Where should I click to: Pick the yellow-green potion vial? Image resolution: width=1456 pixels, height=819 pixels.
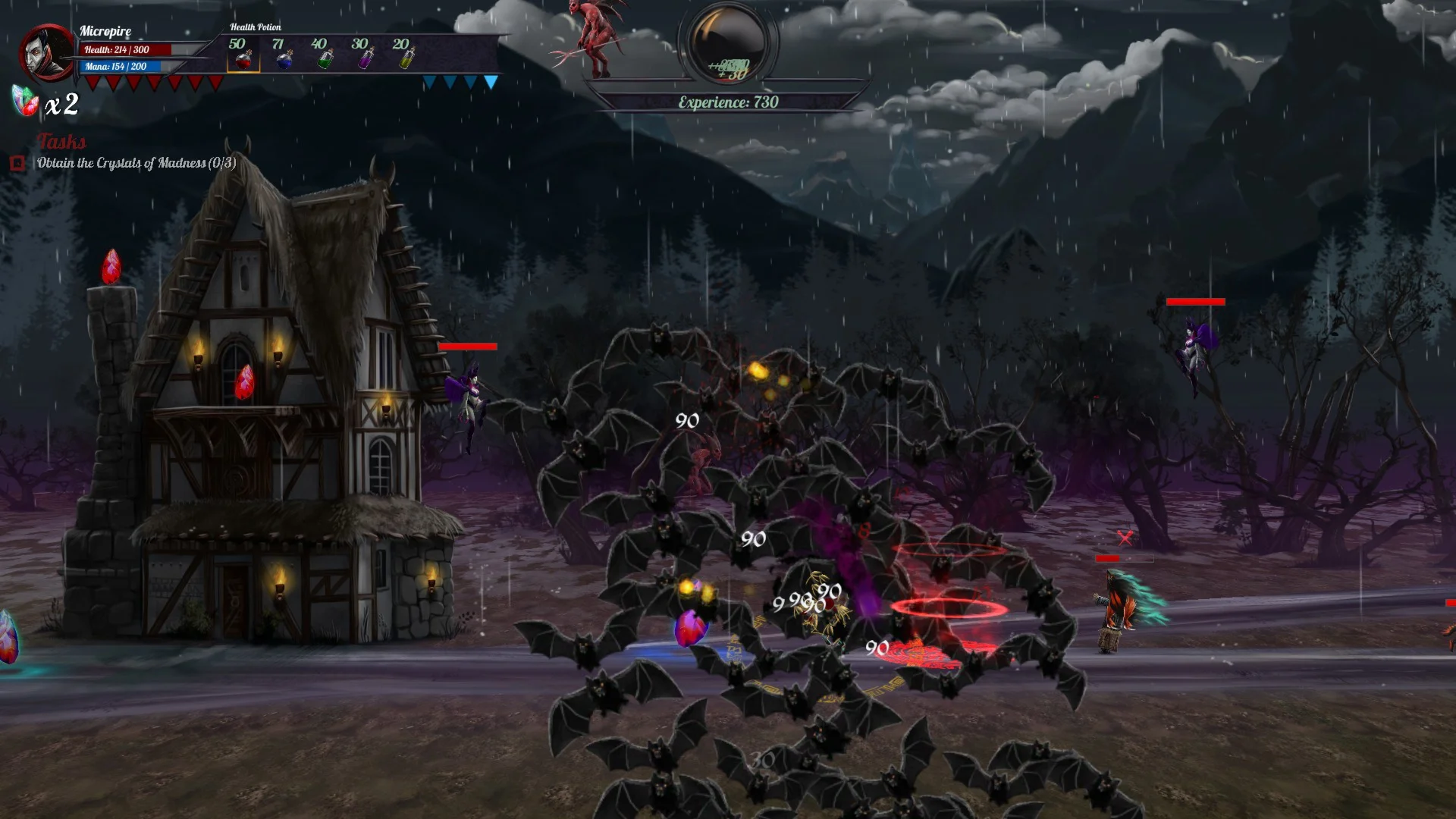pyautogui.click(x=406, y=58)
